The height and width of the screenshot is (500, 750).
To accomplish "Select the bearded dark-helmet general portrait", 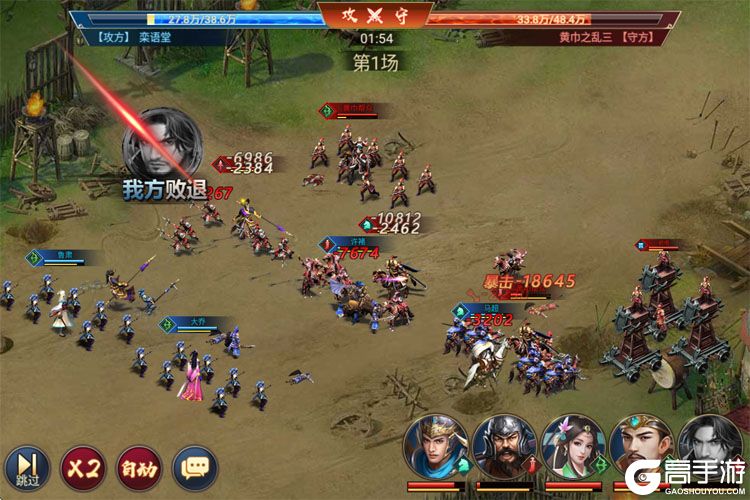I will [504, 447].
